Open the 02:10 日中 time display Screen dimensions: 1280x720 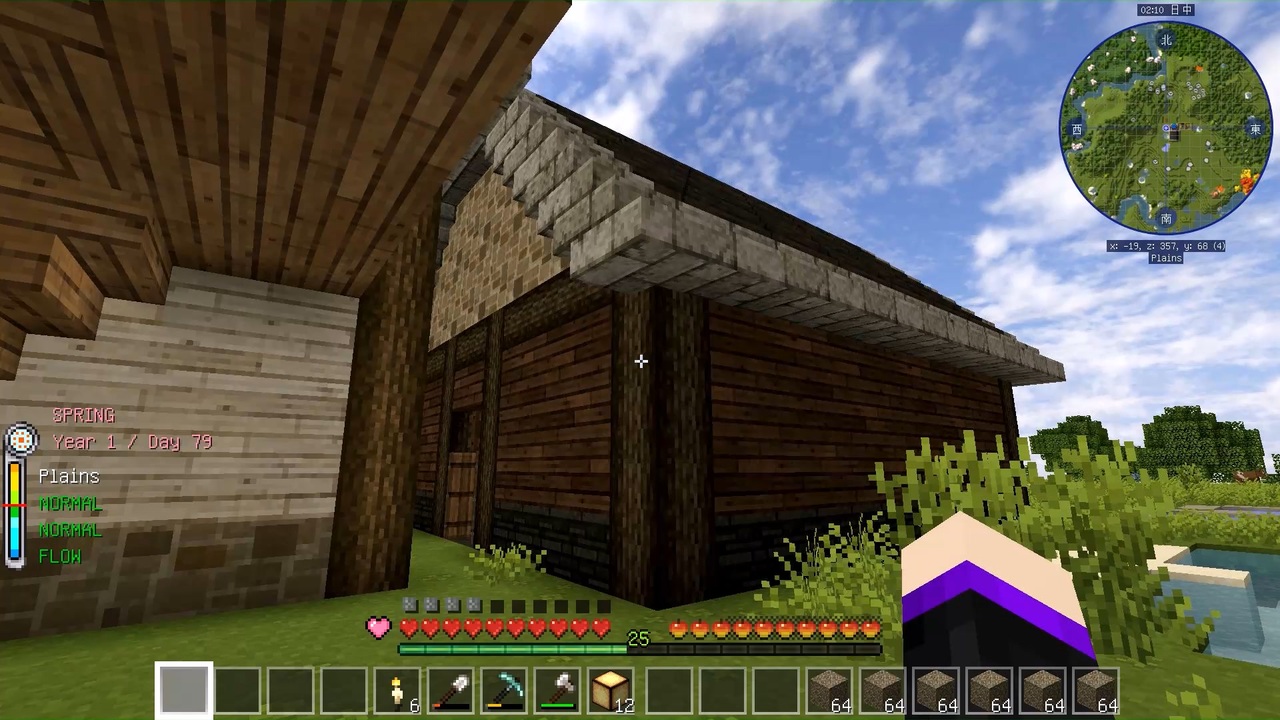click(1165, 9)
